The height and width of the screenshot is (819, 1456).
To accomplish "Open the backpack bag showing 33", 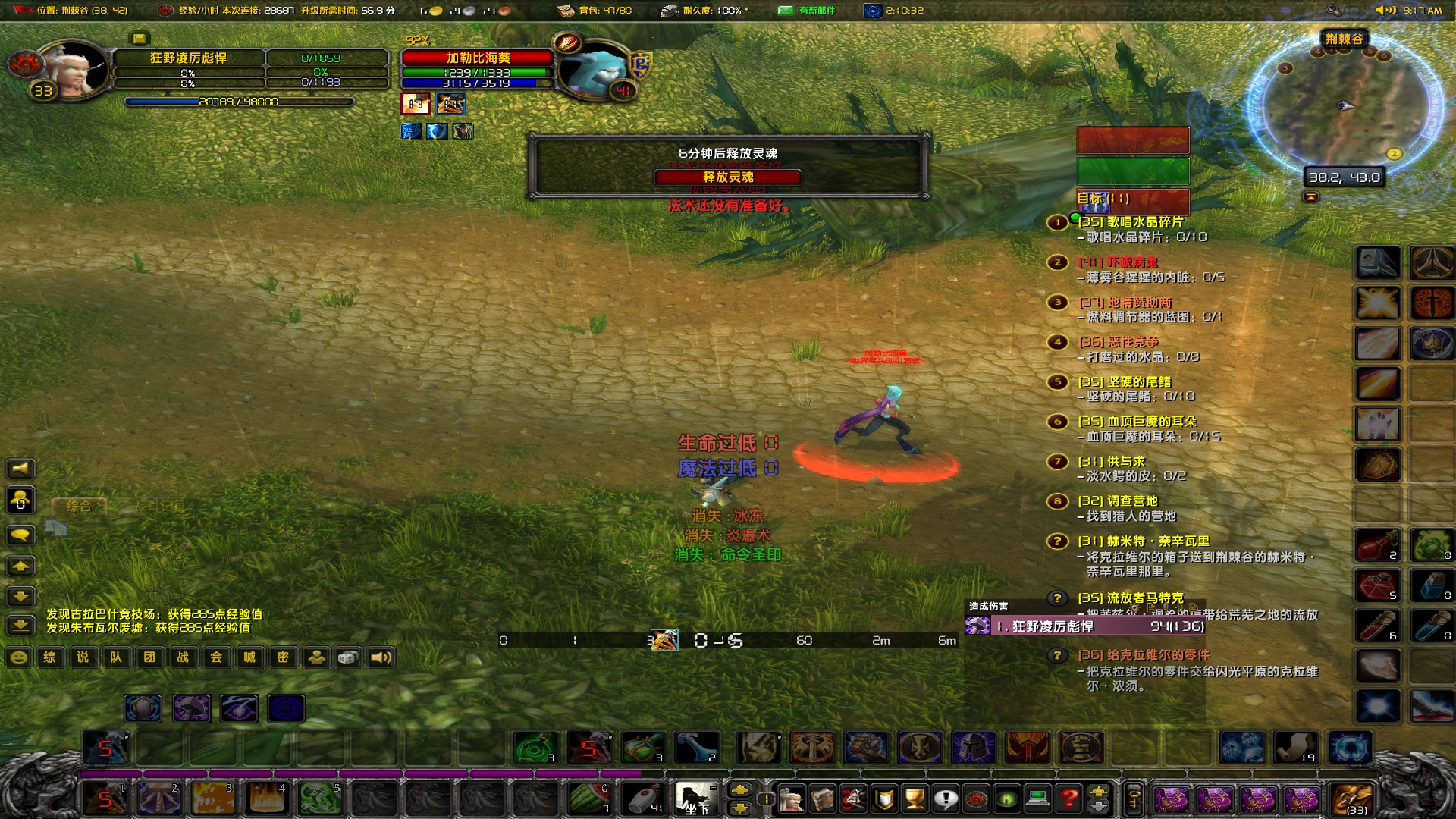I will click(1352, 799).
